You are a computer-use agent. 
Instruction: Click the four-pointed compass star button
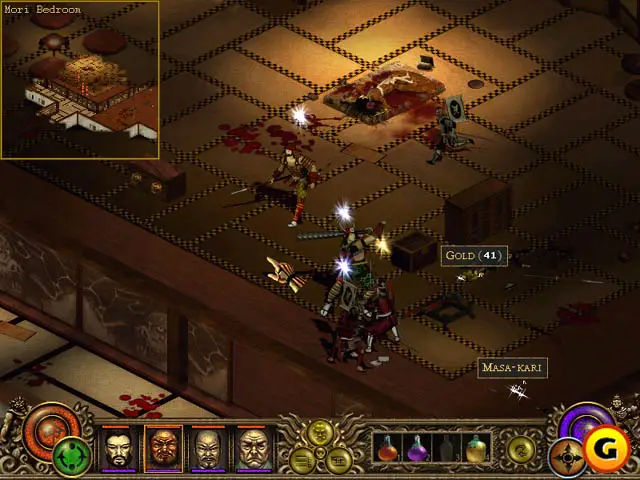567,457
